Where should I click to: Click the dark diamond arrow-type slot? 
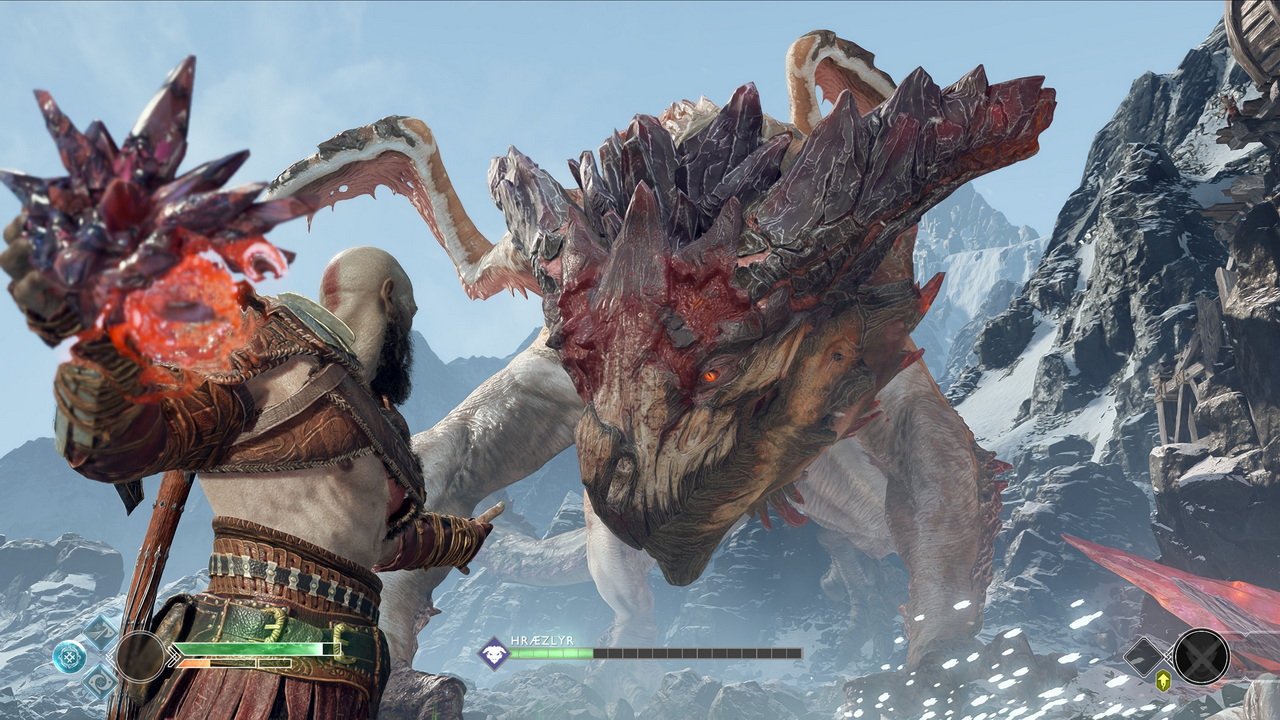click(x=1144, y=656)
